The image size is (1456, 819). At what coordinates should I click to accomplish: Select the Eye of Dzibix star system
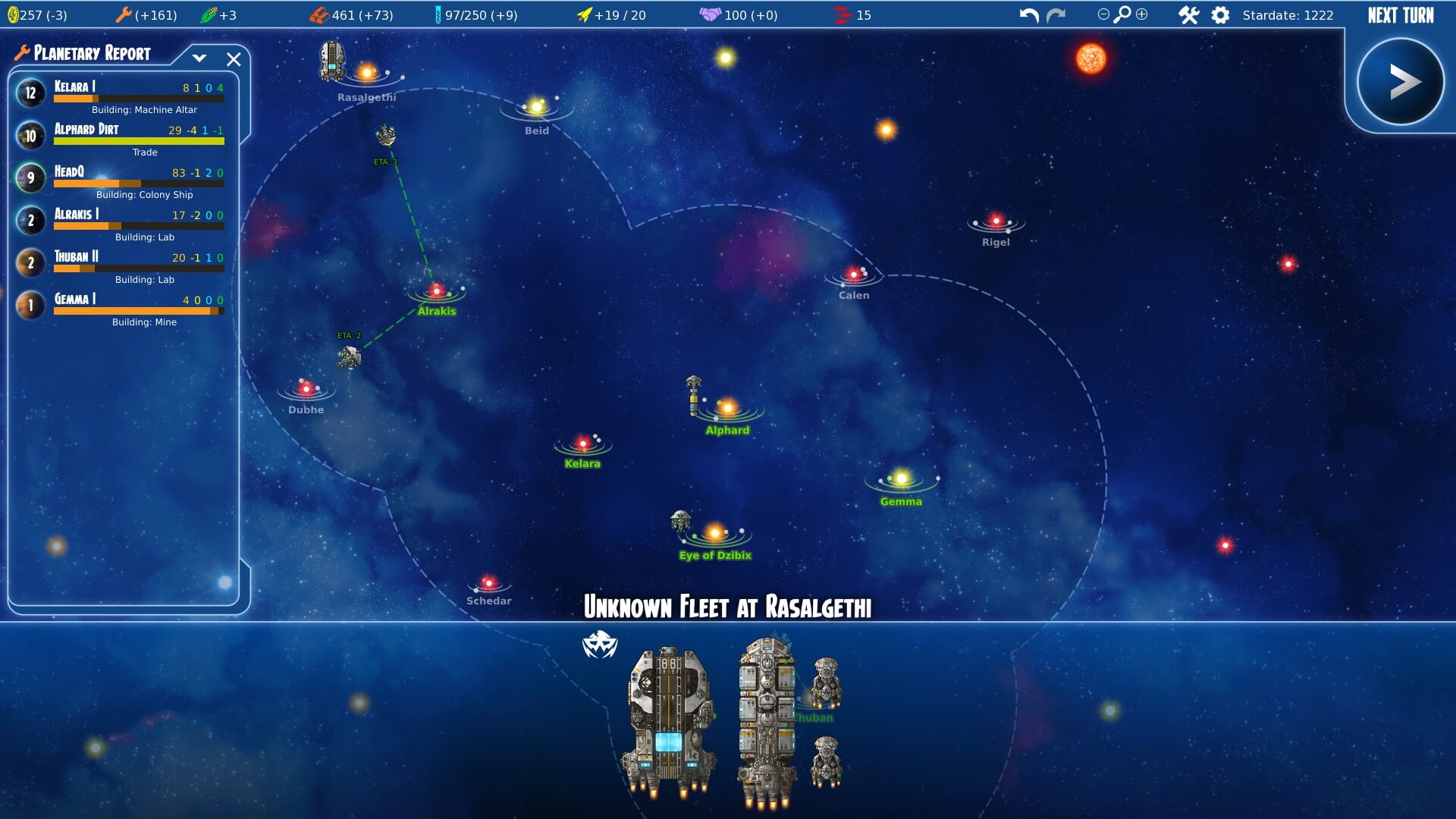pos(715,534)
